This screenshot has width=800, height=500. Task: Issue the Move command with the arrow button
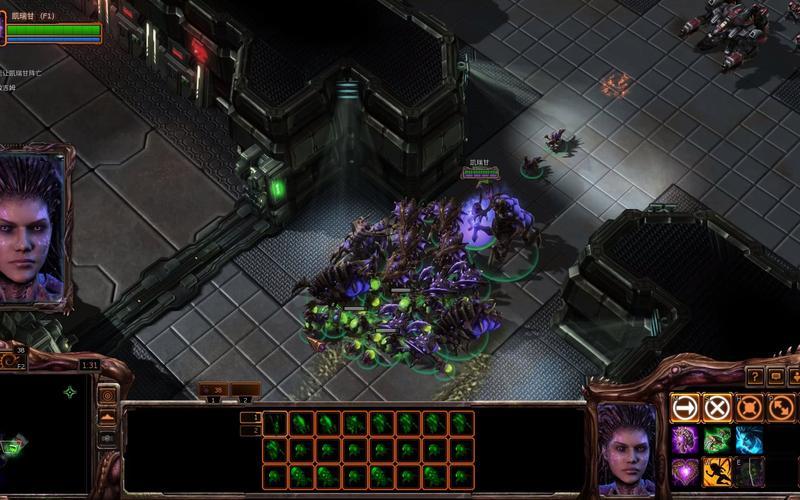click(685, 407)
